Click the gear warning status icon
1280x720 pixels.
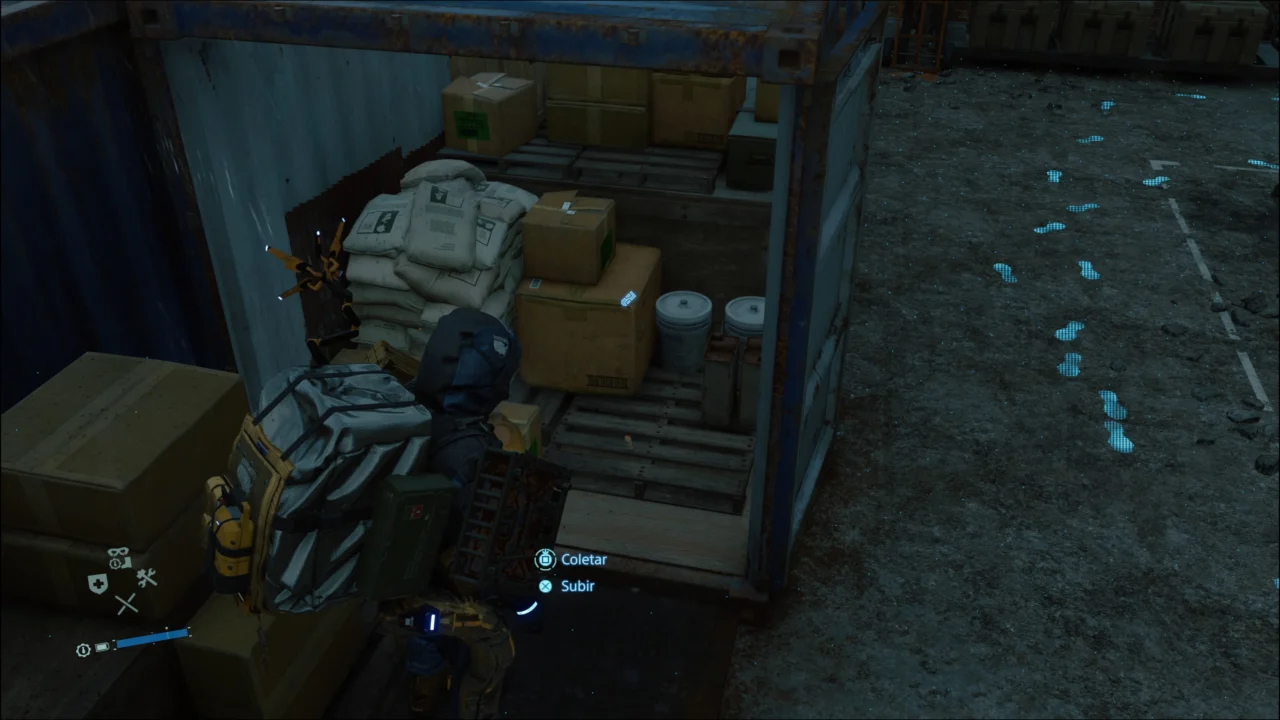[115, 563]
